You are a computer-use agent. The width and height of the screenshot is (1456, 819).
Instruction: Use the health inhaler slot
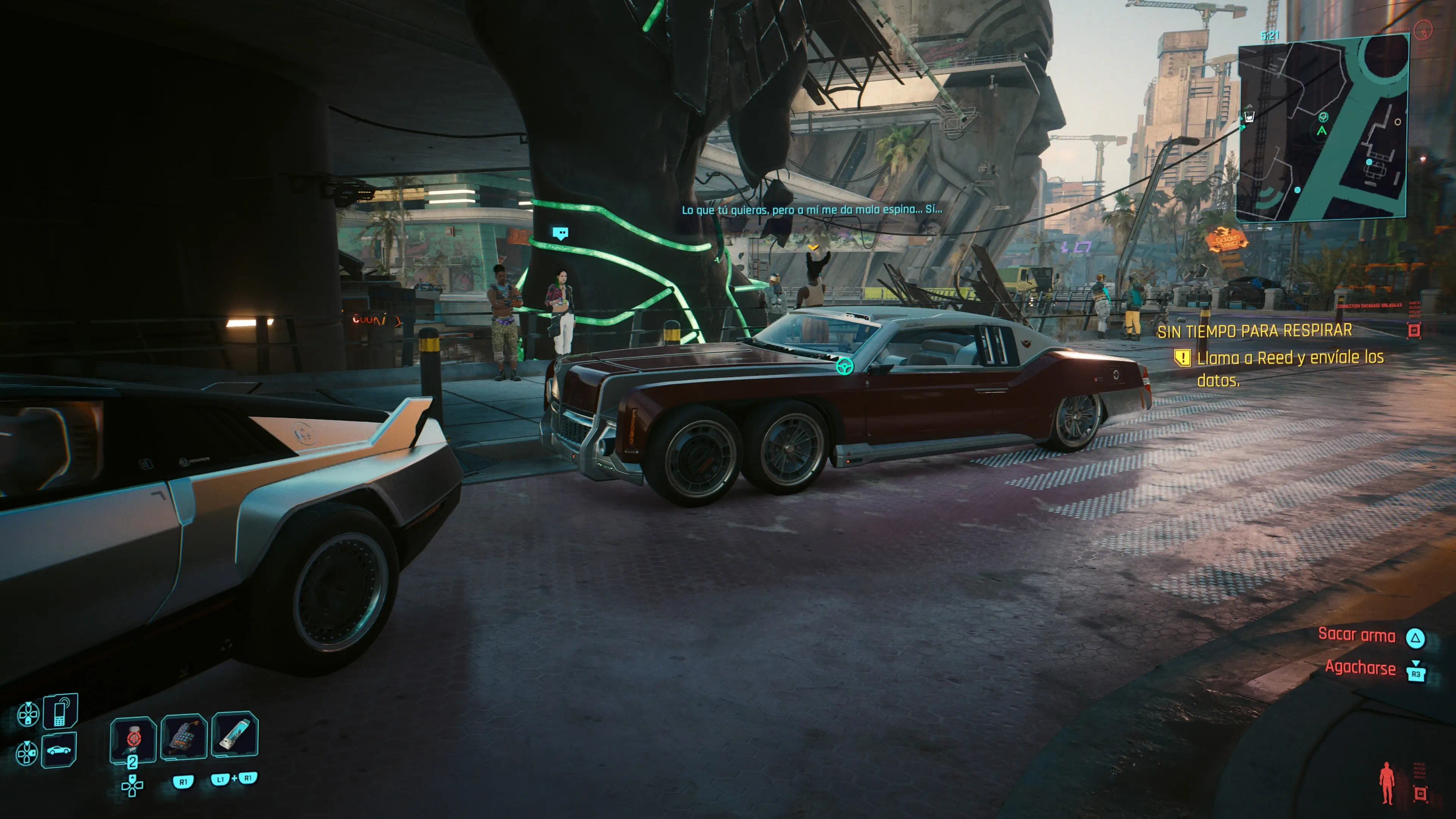coord(235,735)
